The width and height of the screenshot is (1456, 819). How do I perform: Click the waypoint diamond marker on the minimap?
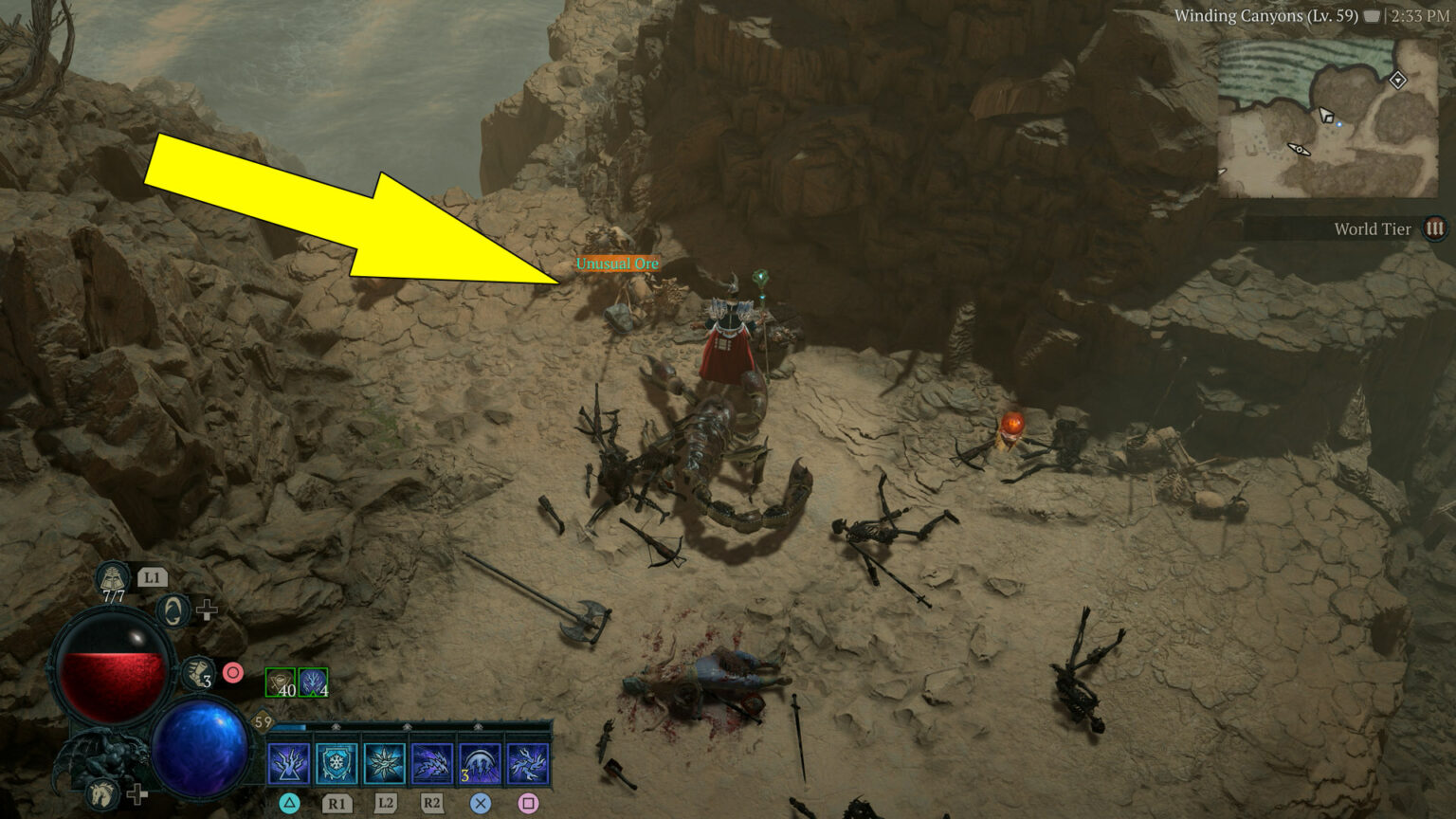pyautogui.click(x=1399, y=82)
